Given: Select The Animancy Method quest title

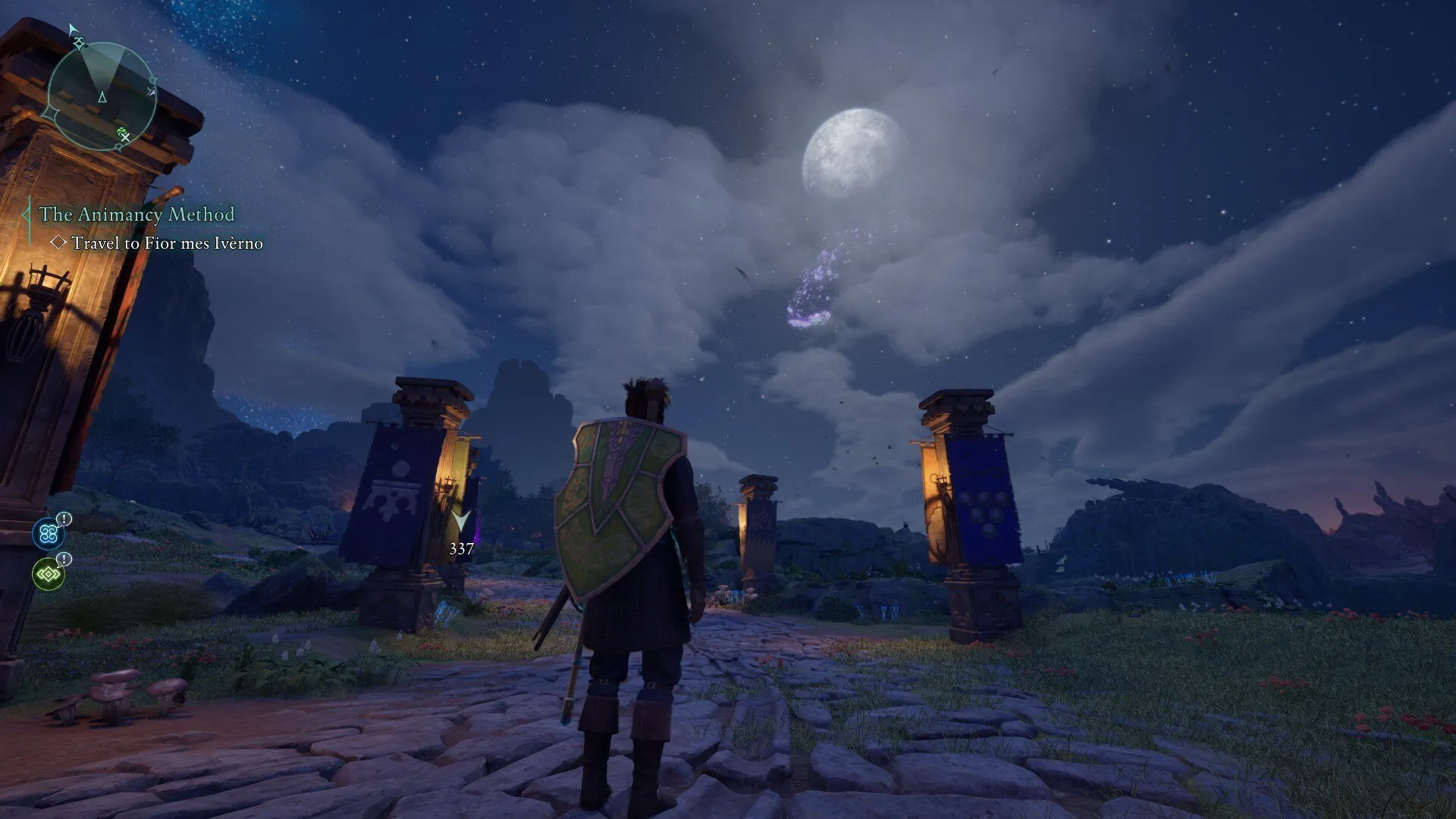Looking at the screenshot, I should coord(136,215).
